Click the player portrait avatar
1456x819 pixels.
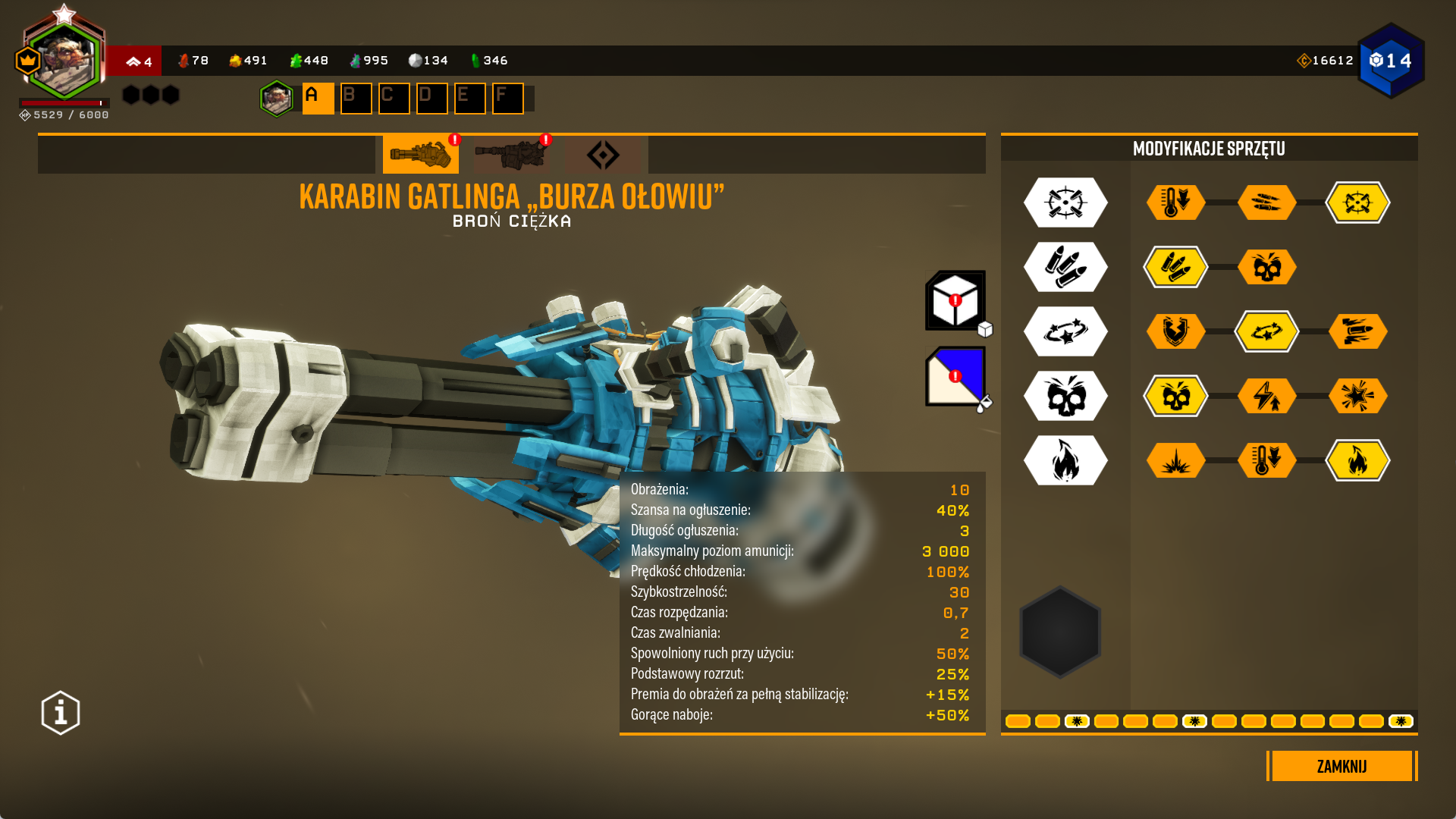pyautogui.click(x=64, y=61)
